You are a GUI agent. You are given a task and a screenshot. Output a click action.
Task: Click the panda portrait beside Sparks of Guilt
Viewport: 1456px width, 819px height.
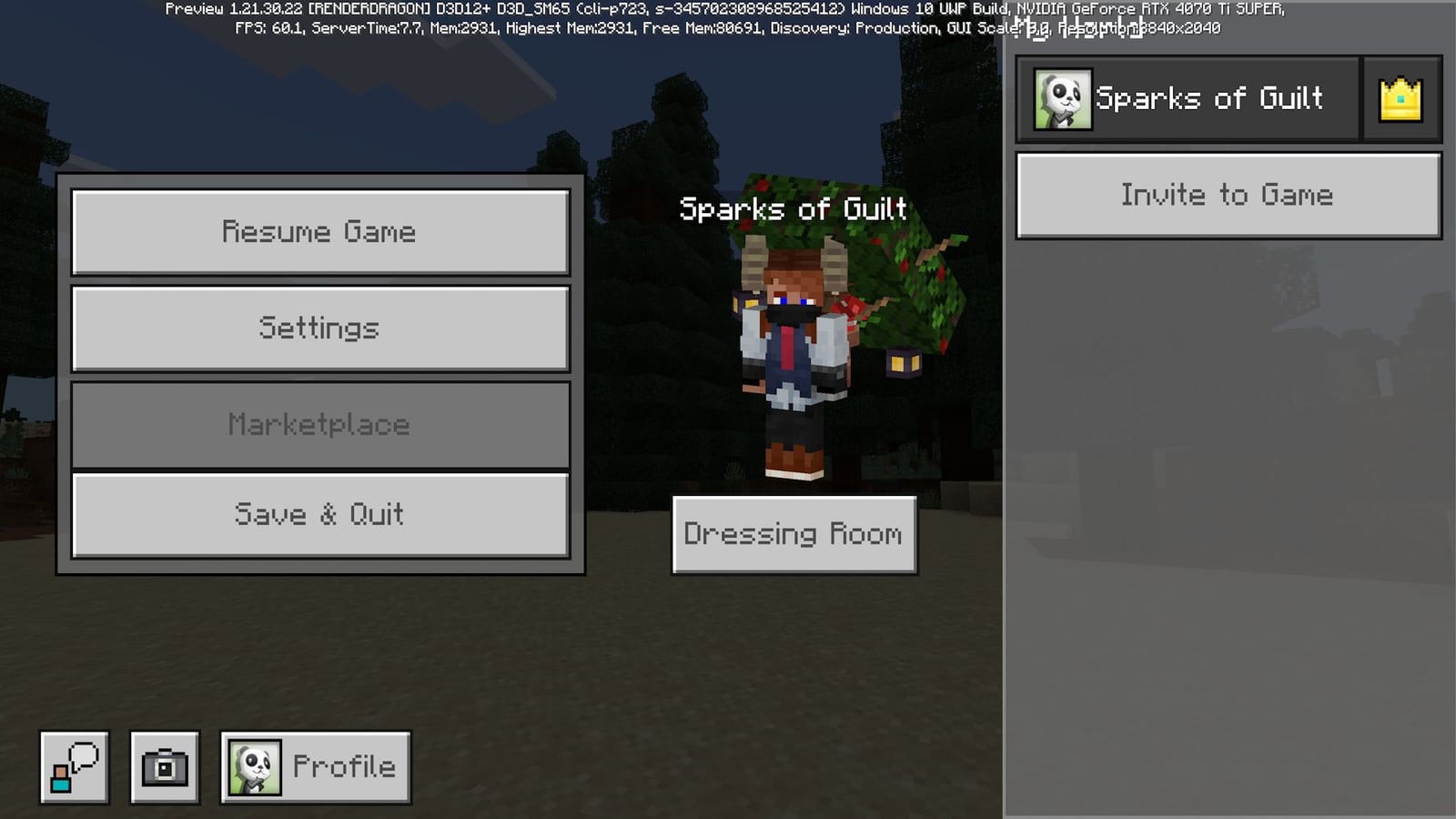(1061, 97)
